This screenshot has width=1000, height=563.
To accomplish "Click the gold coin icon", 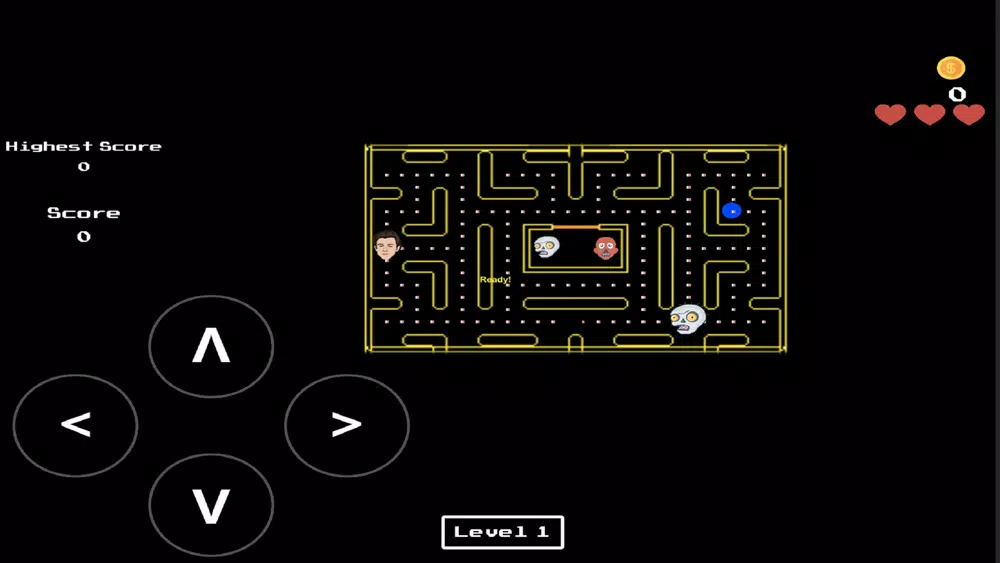I will coord(951,68).
